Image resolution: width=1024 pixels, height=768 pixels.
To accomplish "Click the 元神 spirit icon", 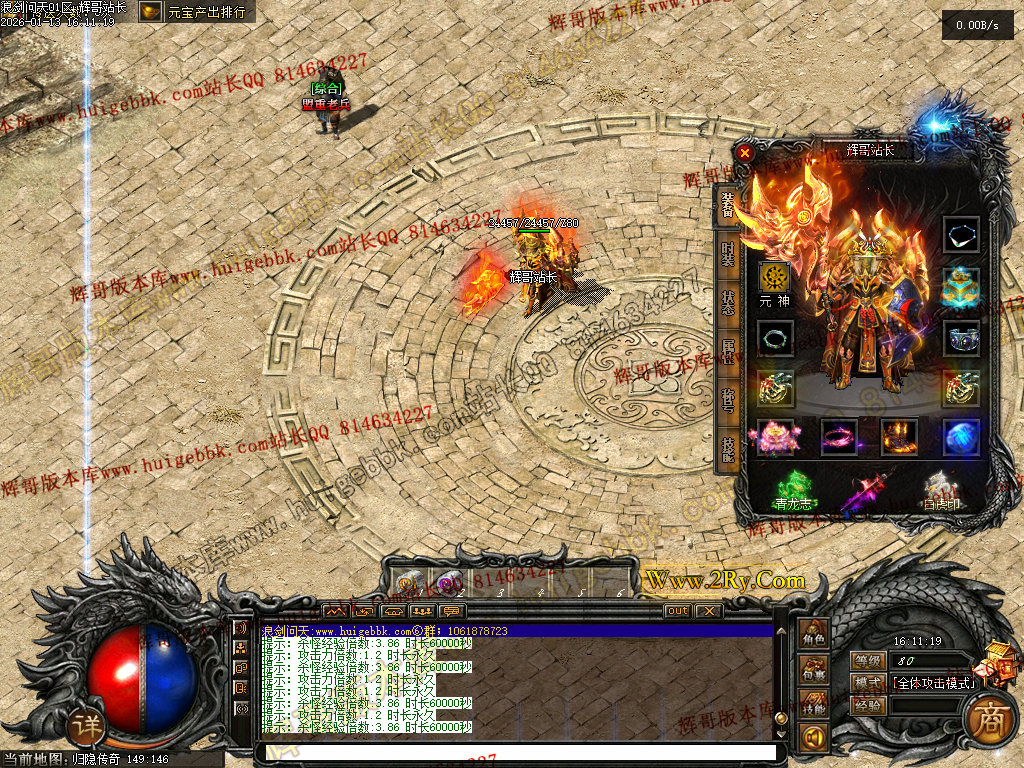I will pos(774,278).
